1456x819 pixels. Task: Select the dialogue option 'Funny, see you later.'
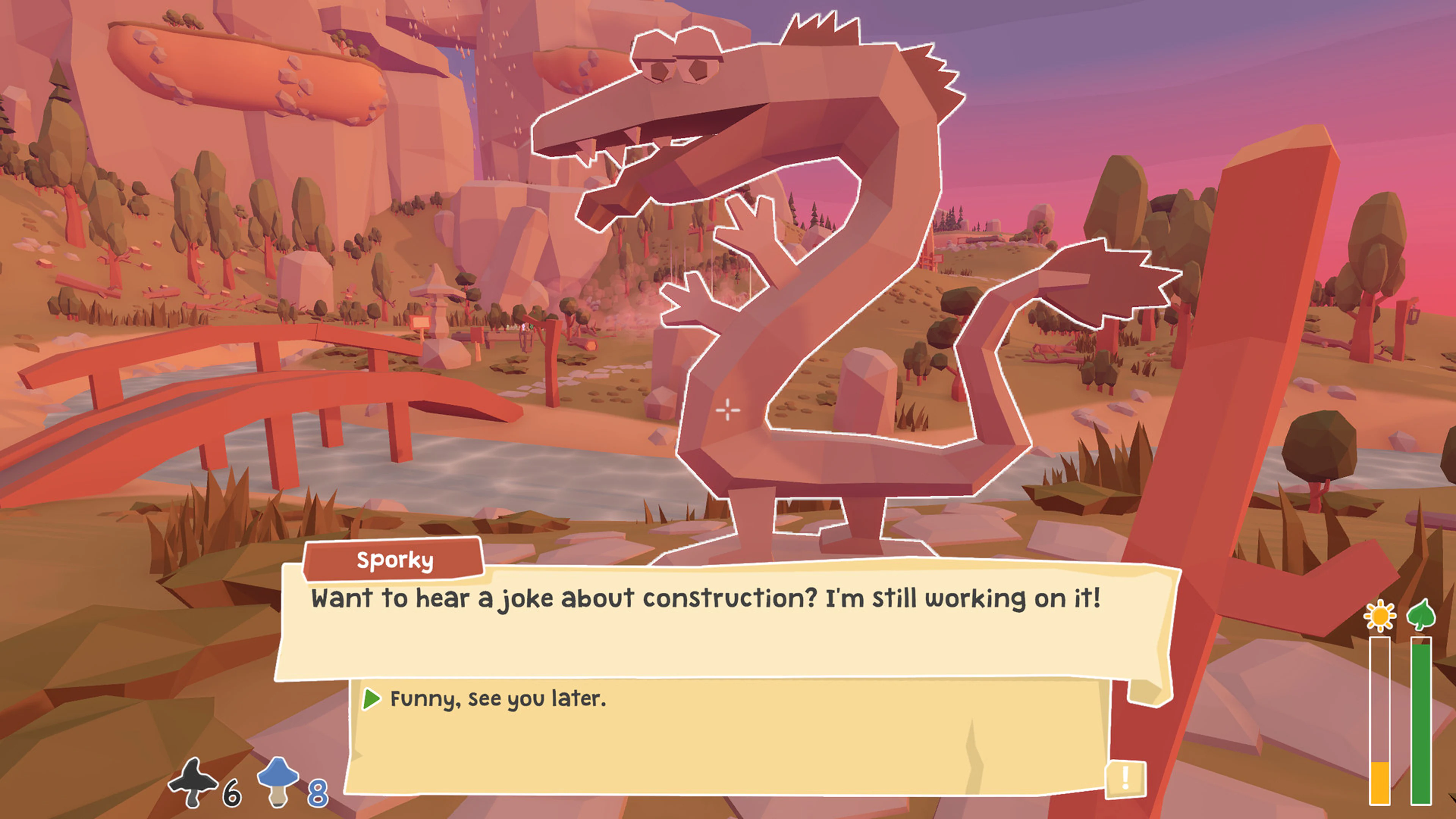[x=497, y=698]
